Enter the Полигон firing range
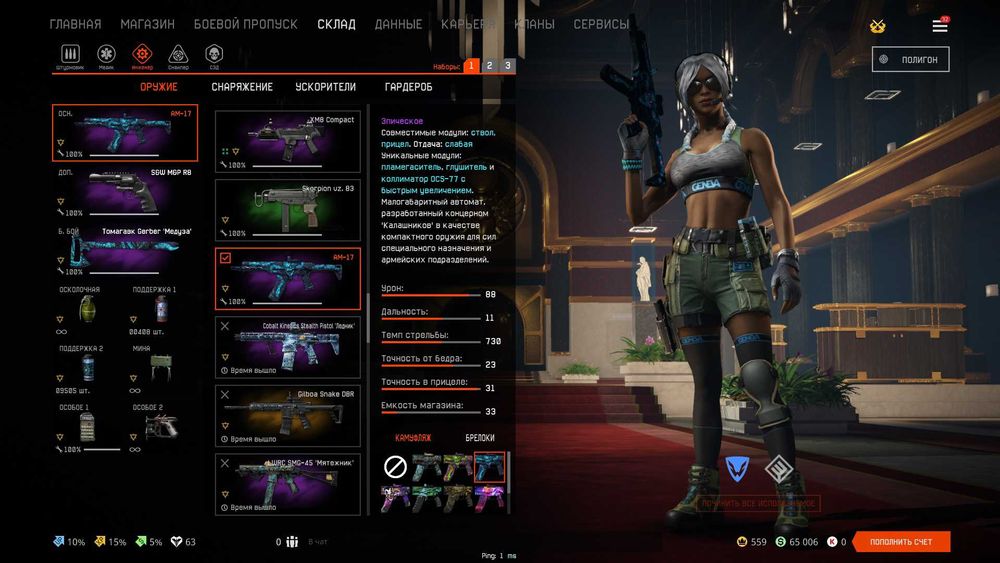 point(910,59)
